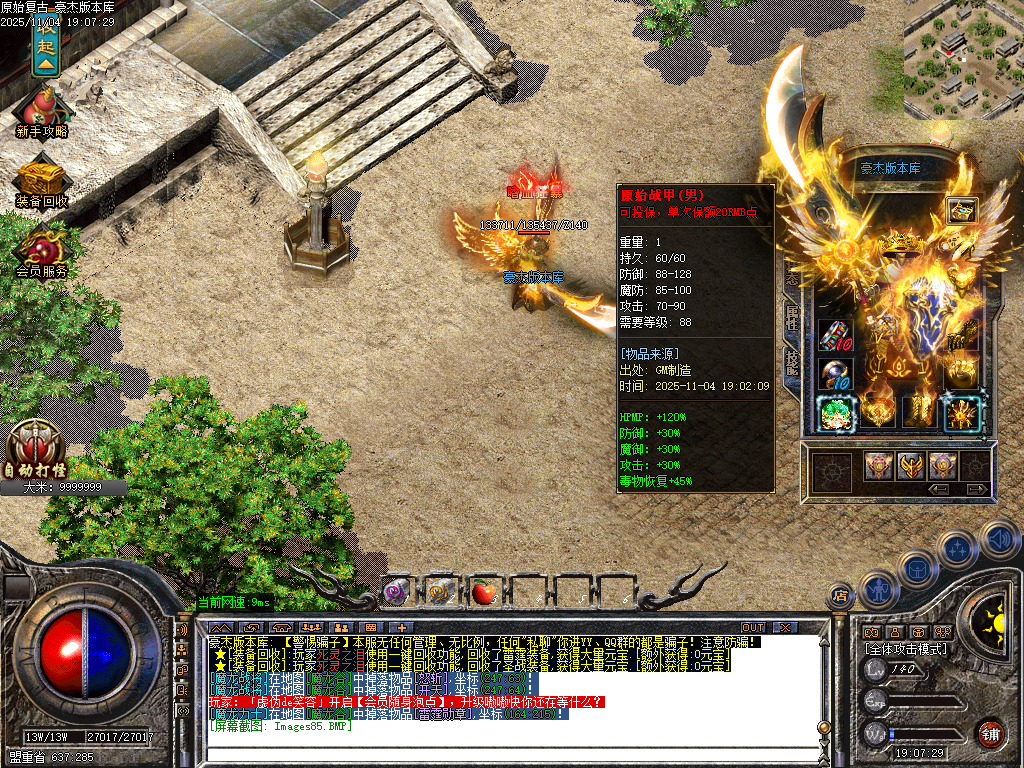
Task: Click the OUT button above chat
Action: pyautogui.click(x=753, y=628)
